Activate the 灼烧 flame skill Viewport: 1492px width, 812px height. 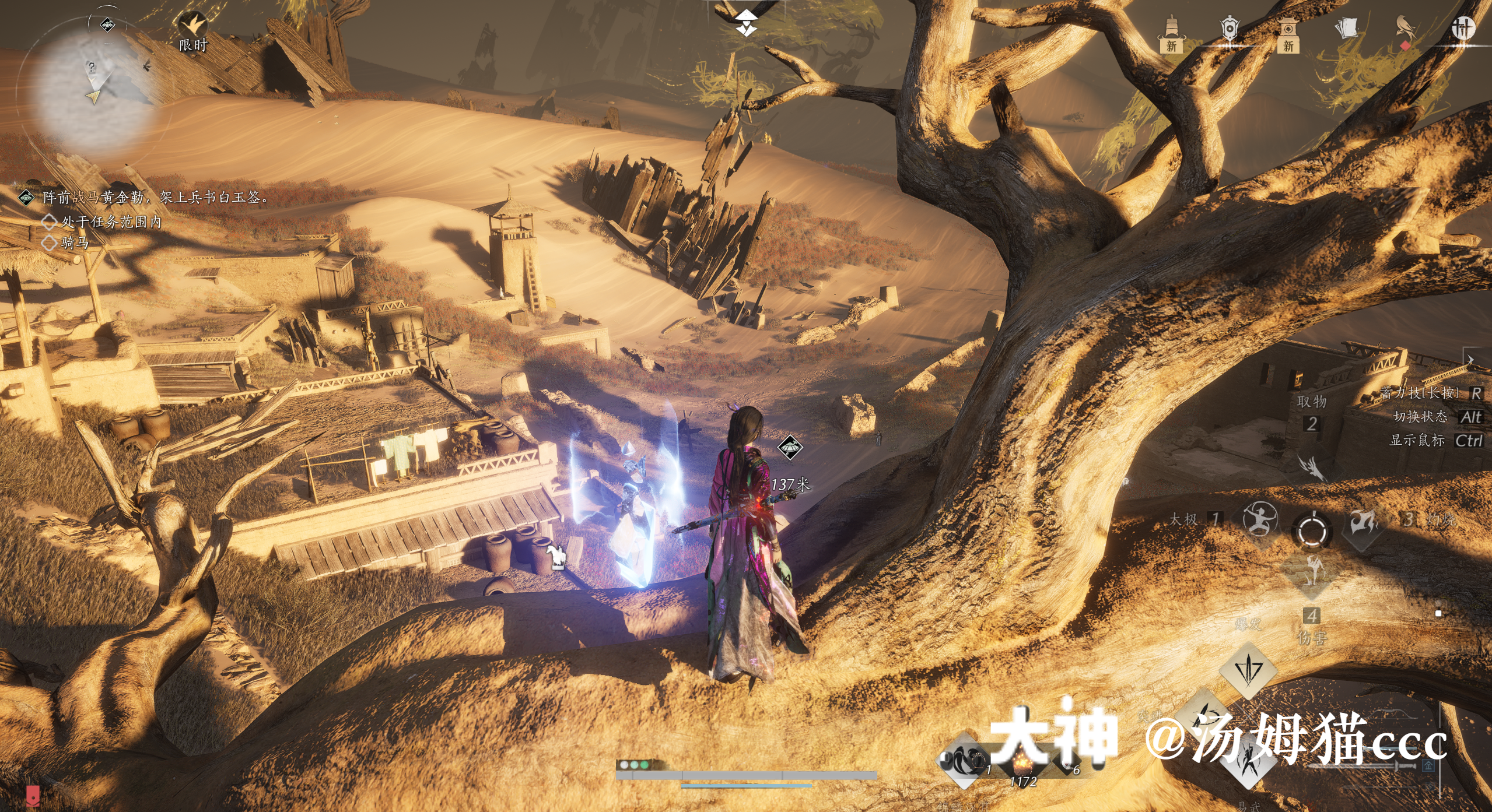pos(1364,522)
